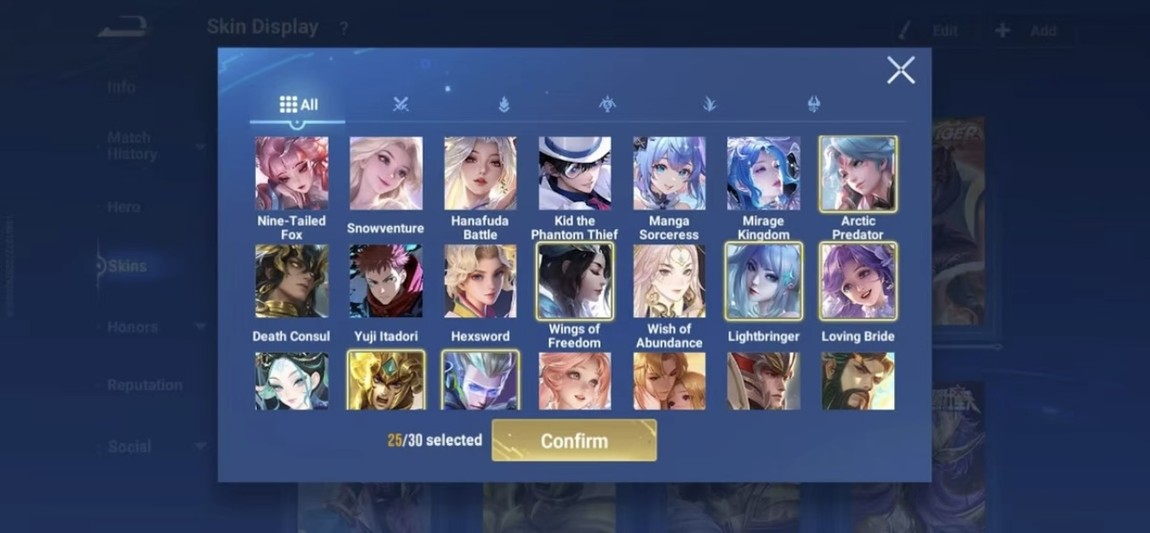The width and height of the screenshot is (1150, 533).
Task: Confirm the skin selection
Action: [x=574, y=441]
